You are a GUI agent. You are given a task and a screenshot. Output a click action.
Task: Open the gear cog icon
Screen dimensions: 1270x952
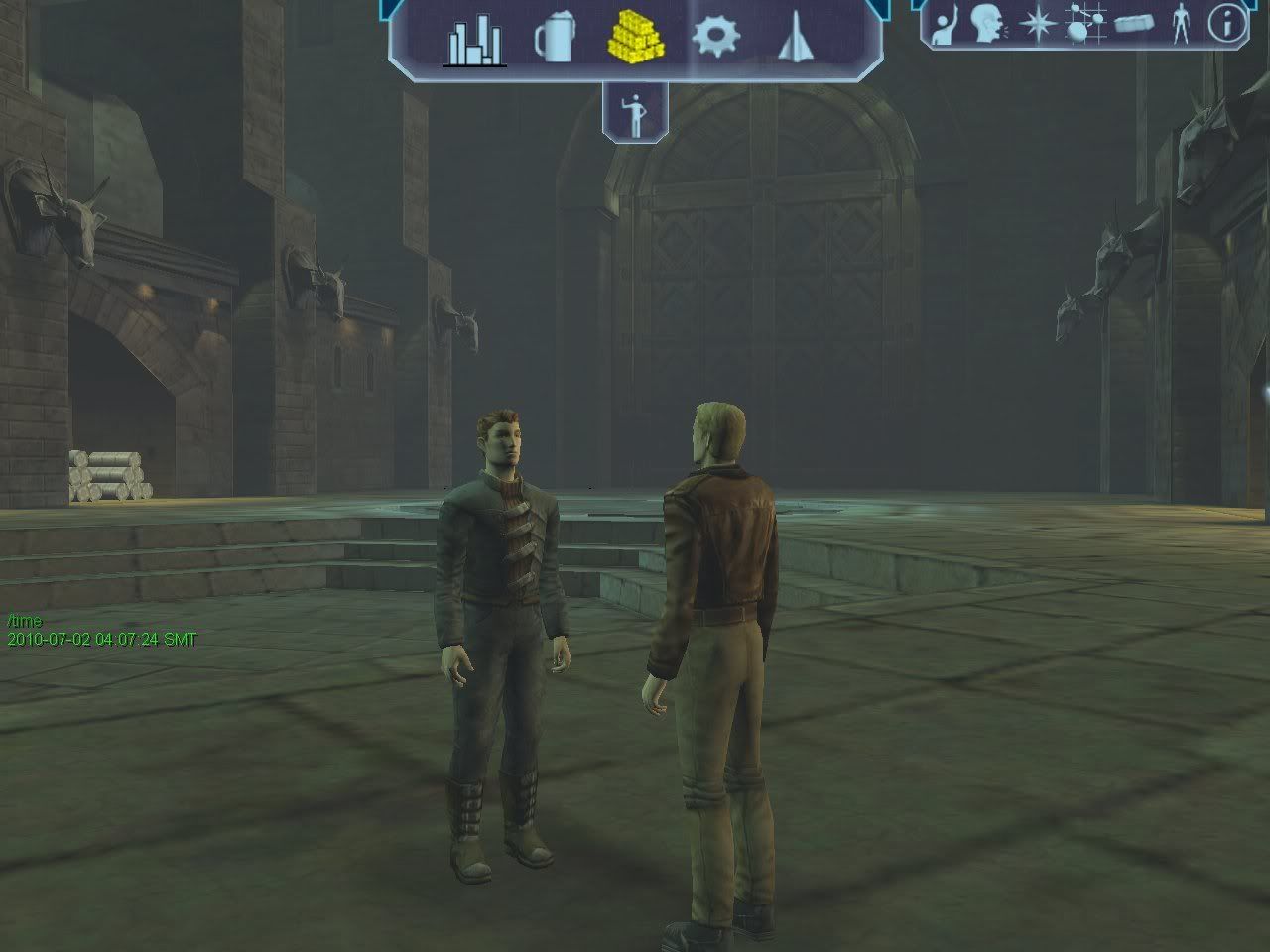tap(715, 38)
